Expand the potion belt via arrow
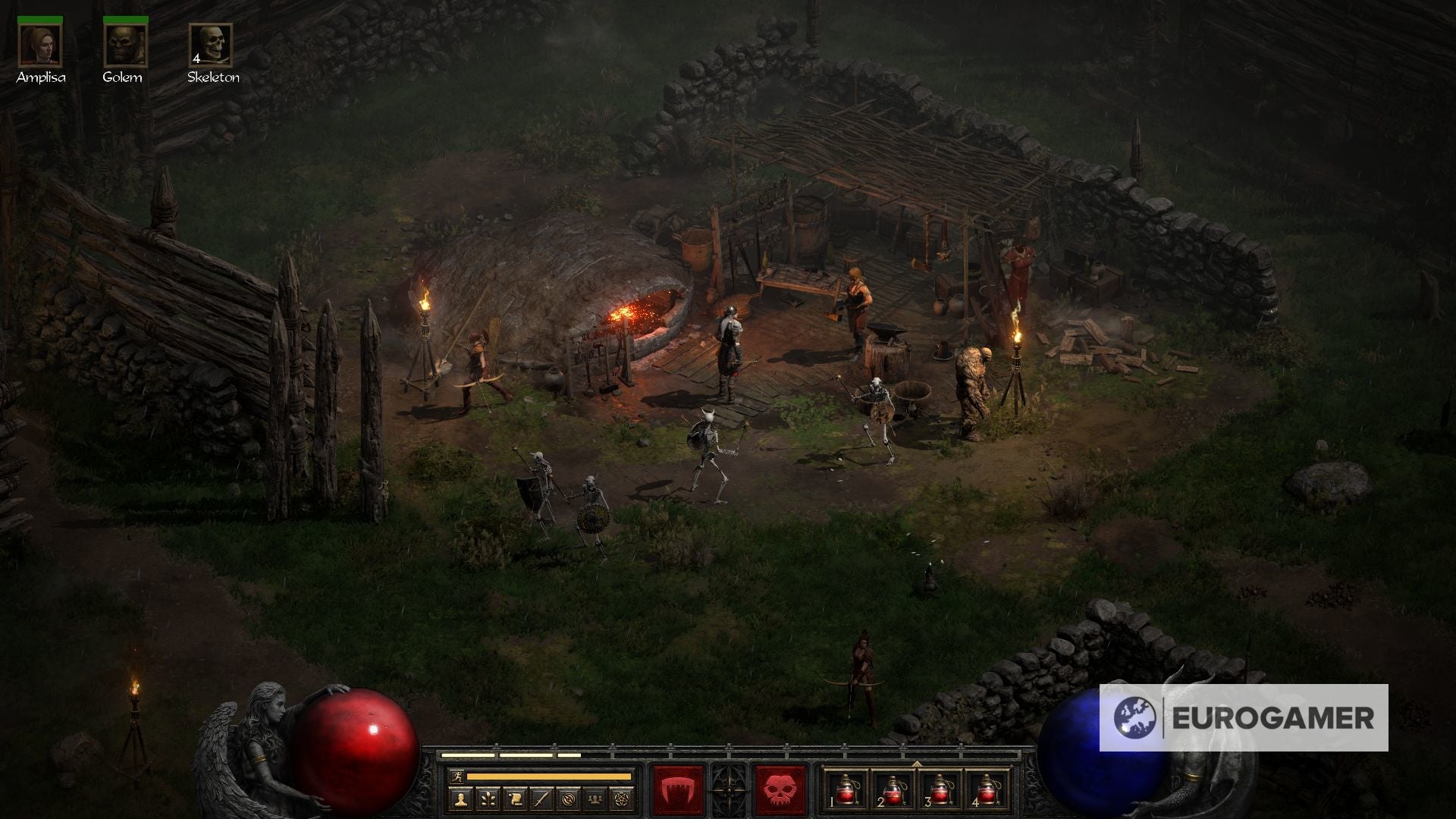Screen dimensions: 1456x819 pyautogui.click(x=917, y=764)
